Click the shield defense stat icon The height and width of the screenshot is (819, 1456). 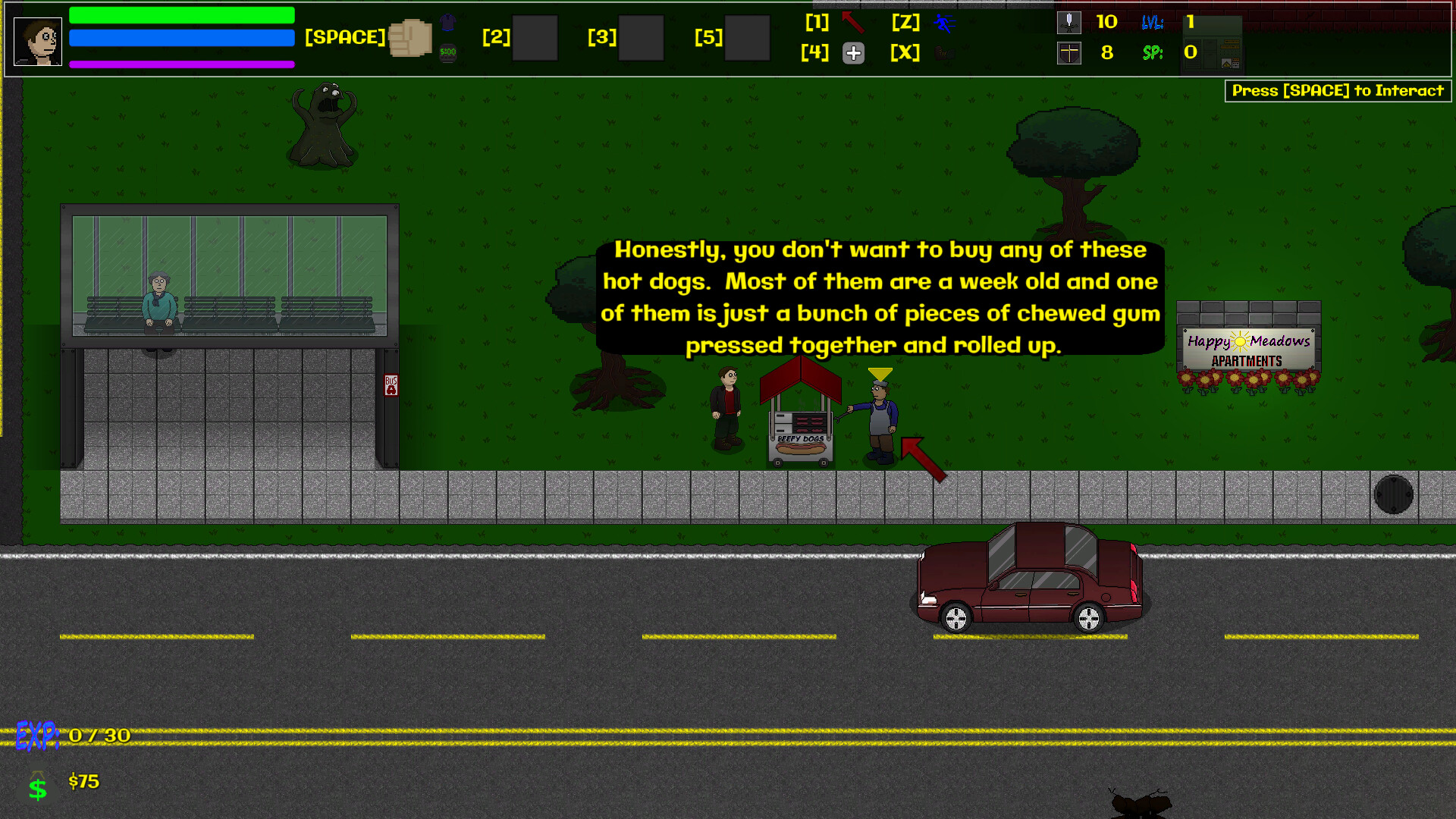pyautogui.click(x=1069, y=53)
